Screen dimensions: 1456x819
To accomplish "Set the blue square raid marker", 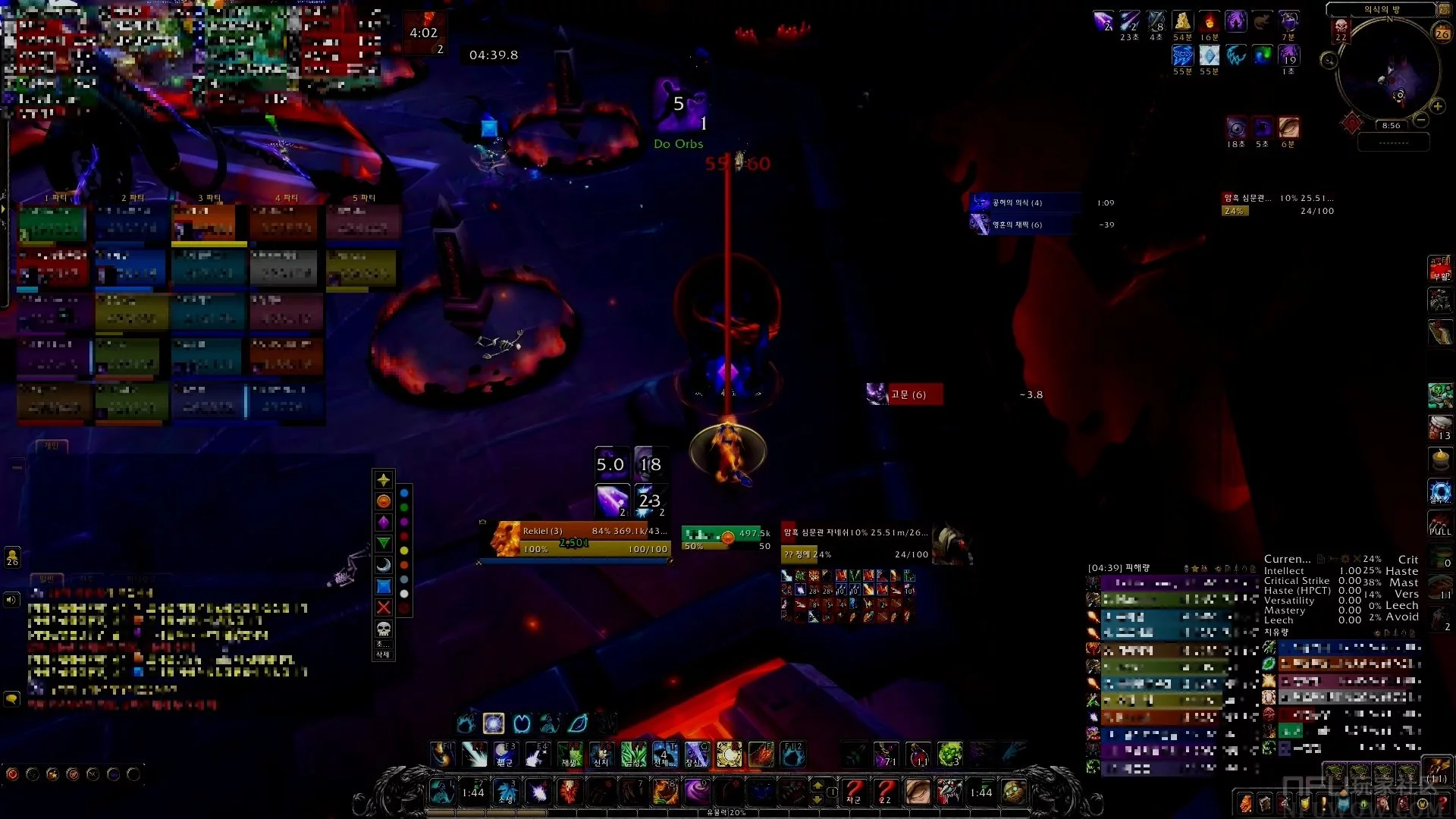I will tap(384, 586).
